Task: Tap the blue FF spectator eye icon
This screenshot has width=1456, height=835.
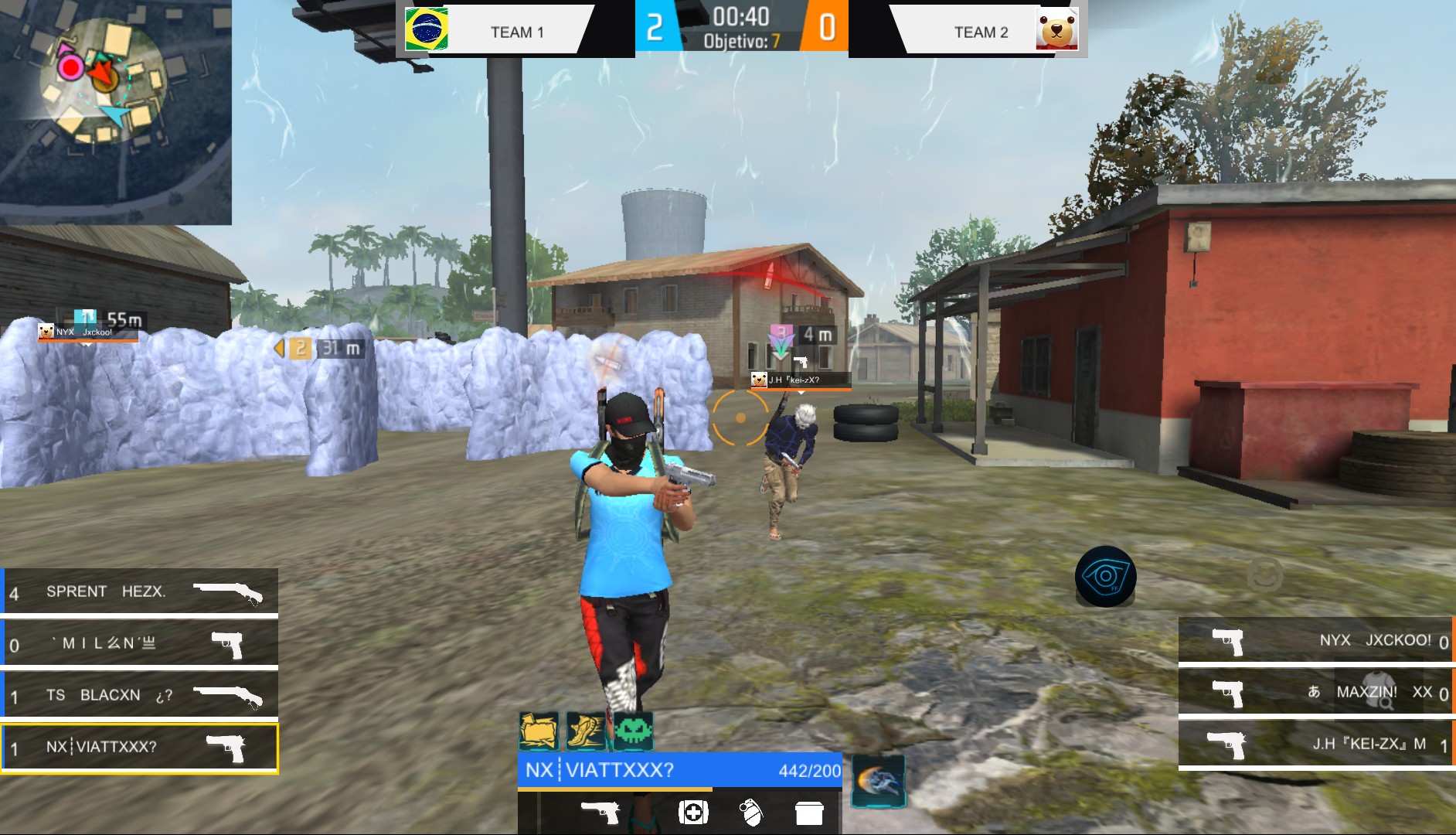Action: [1104, 575]
